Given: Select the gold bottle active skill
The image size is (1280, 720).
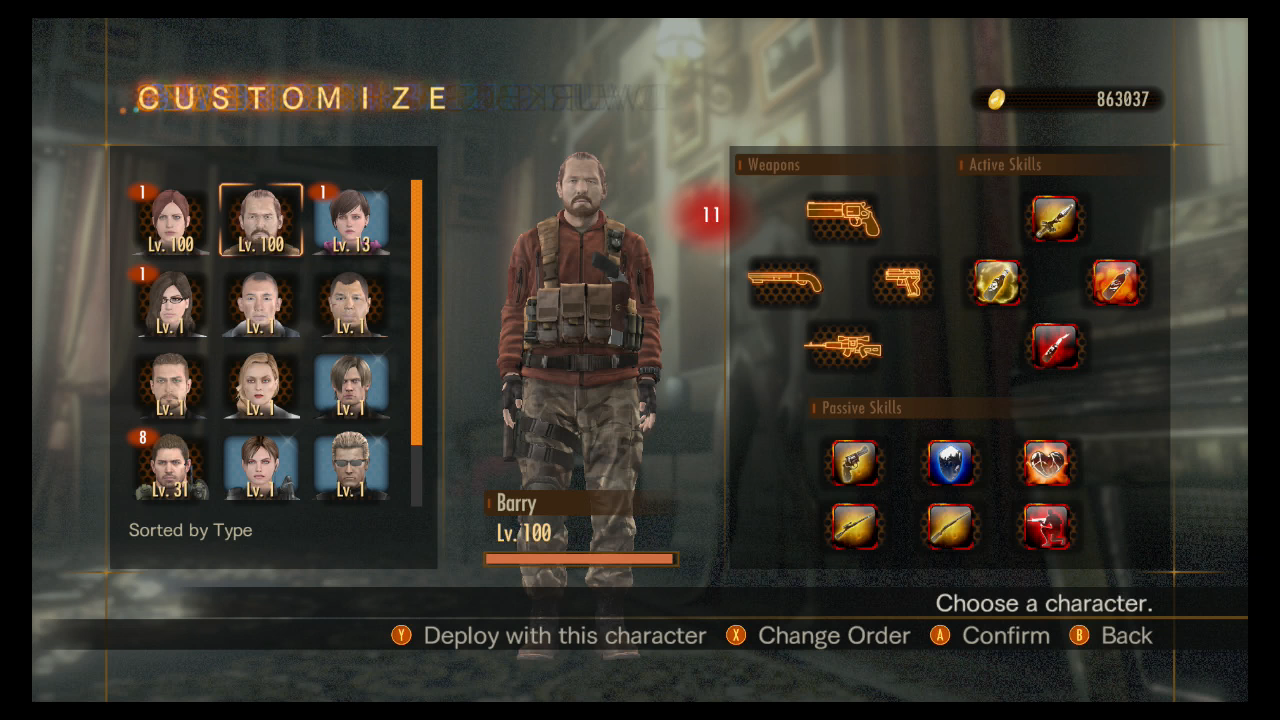Looking at the screenshot, I should 997,283.
